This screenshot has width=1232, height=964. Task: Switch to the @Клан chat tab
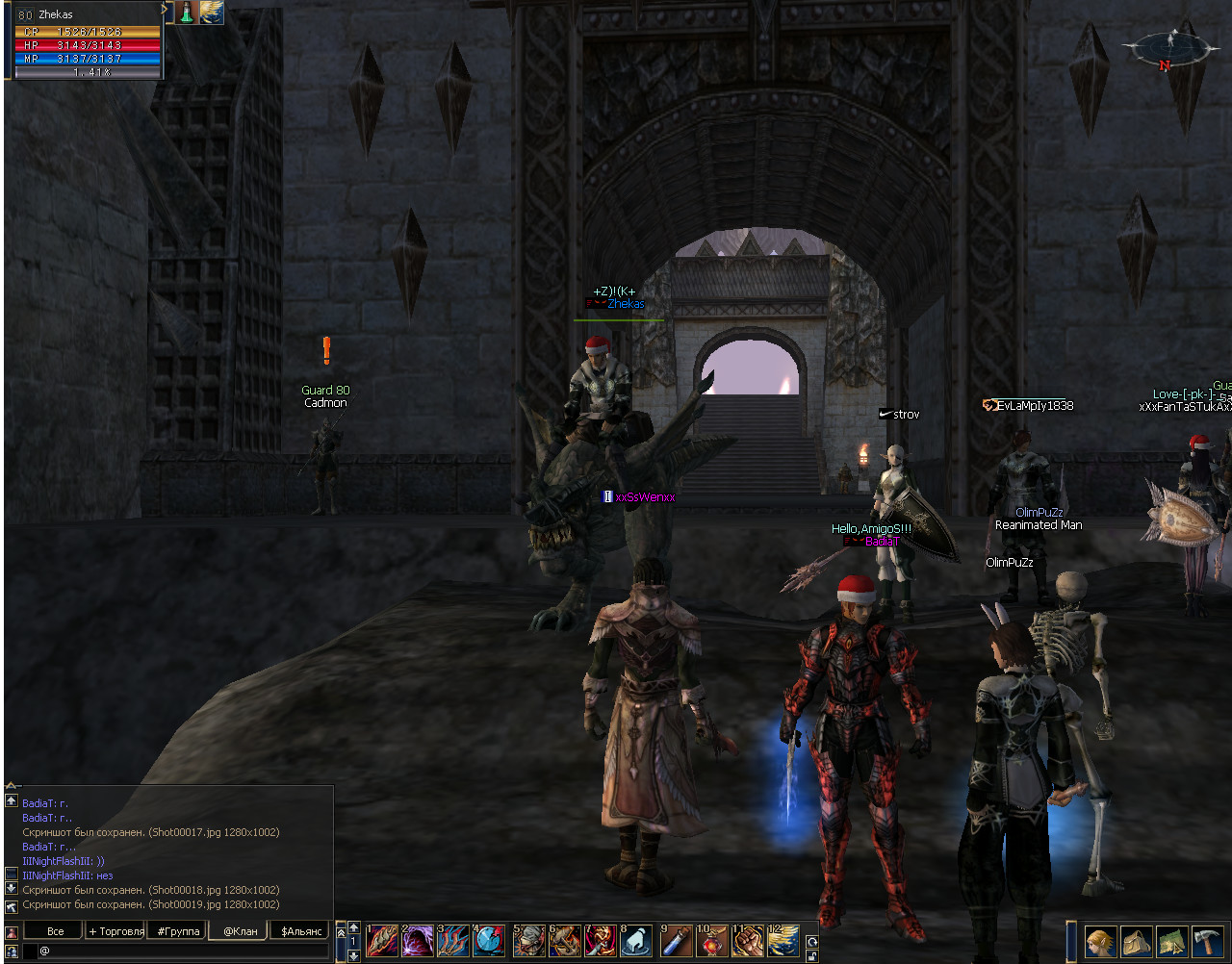240,931
